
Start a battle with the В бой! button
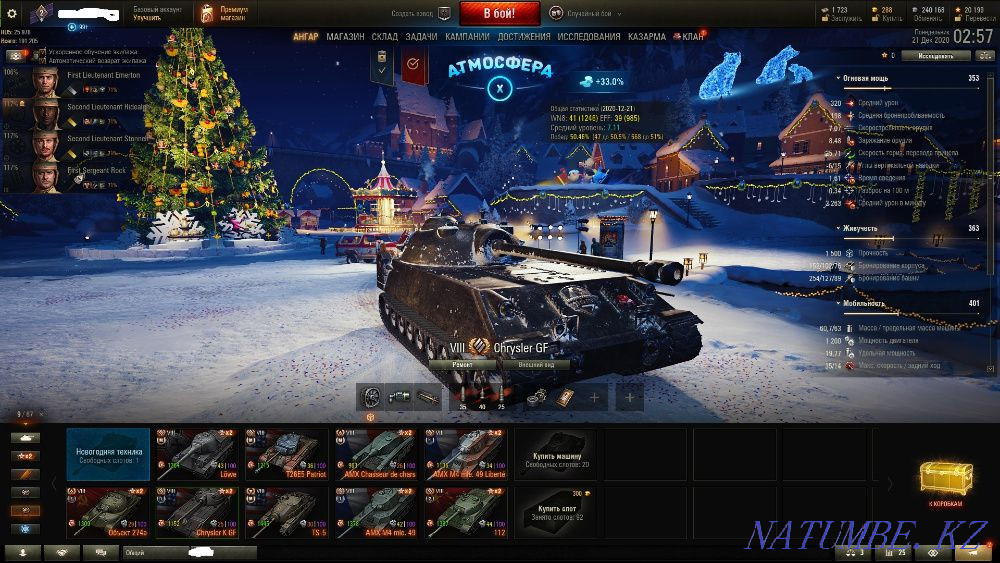click(499, 13)
